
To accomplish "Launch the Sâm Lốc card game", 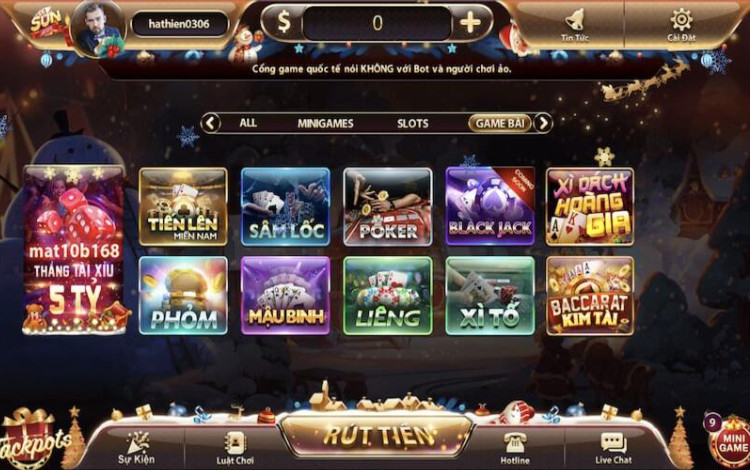I will click(285, 207).
